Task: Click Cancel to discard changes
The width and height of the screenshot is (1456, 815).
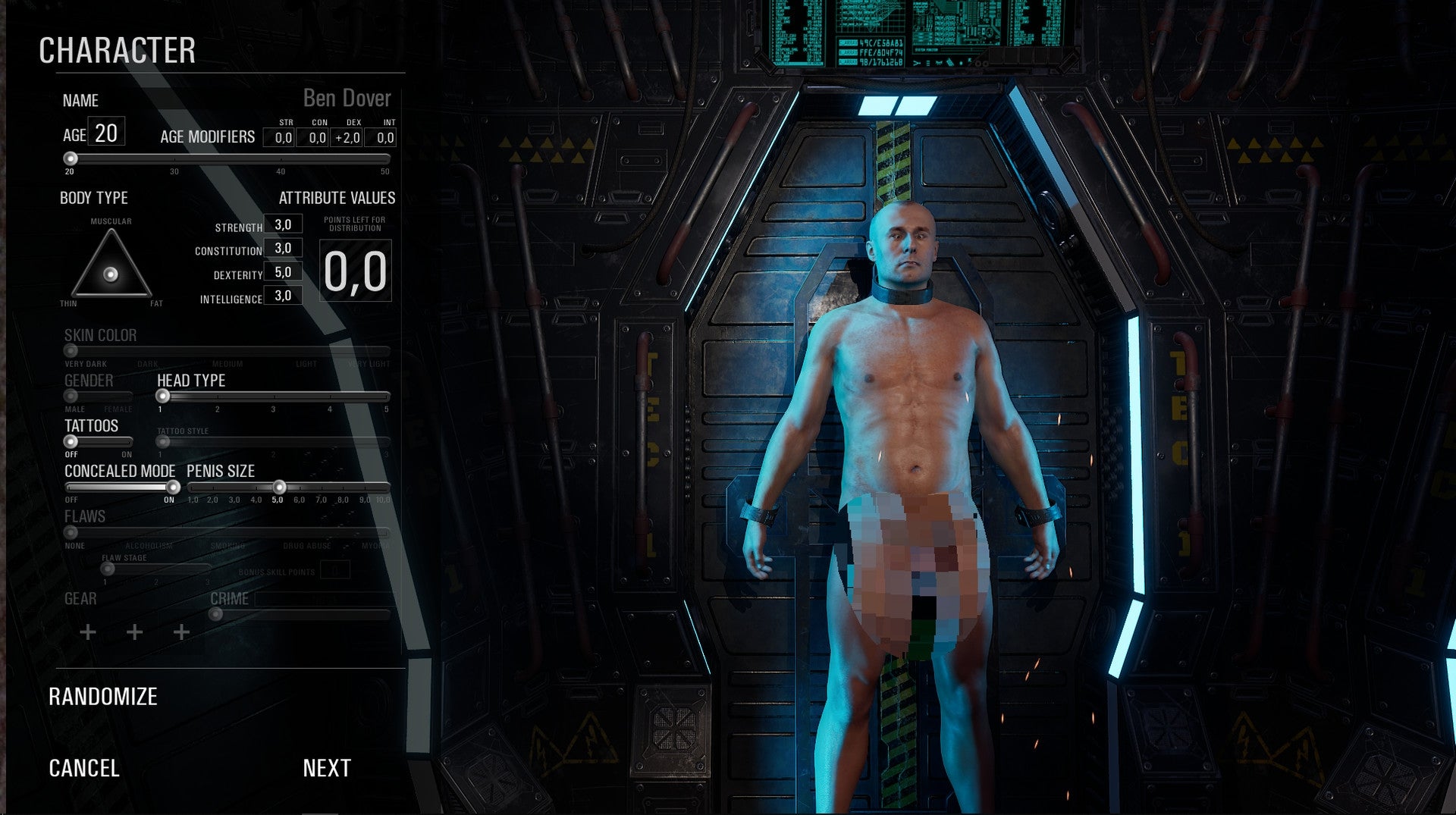Action: tap(83, 768)
